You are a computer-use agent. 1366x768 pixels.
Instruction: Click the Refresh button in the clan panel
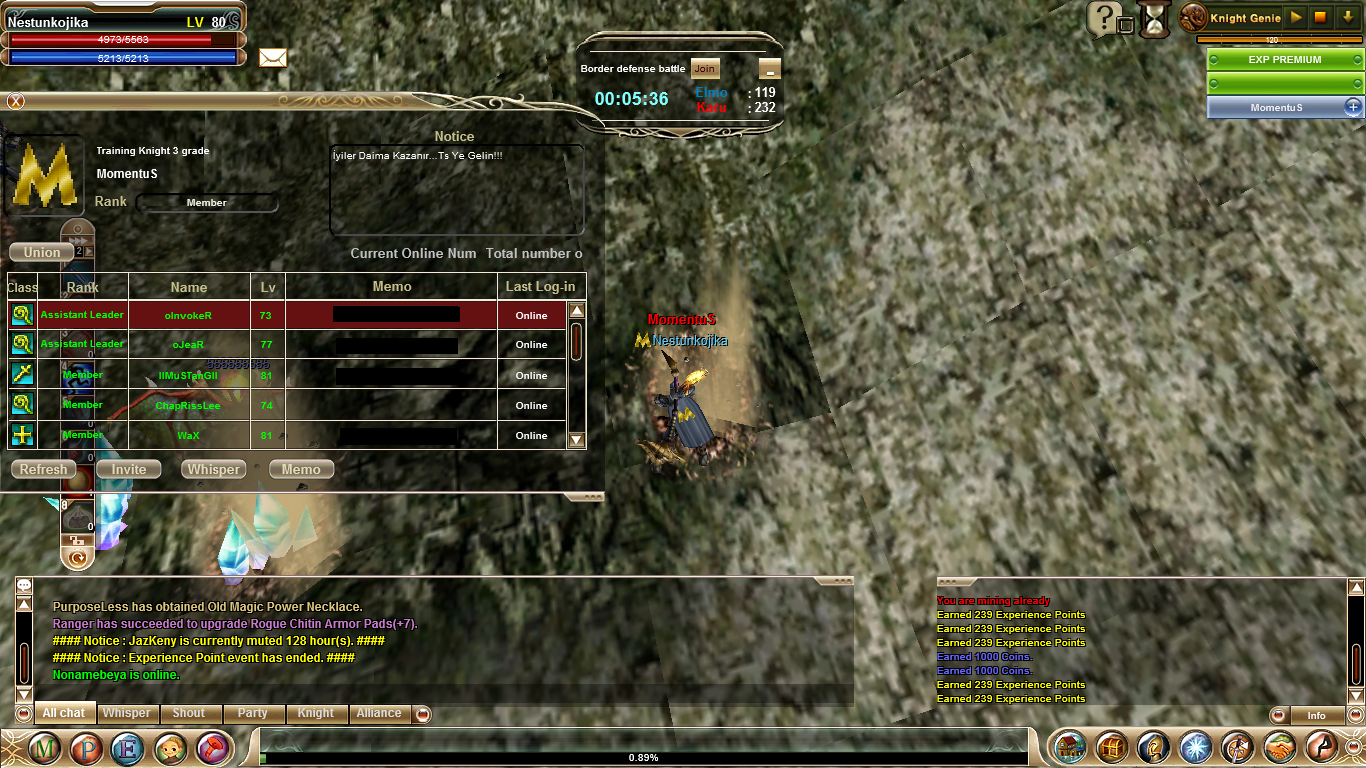[x=44, y=469]
